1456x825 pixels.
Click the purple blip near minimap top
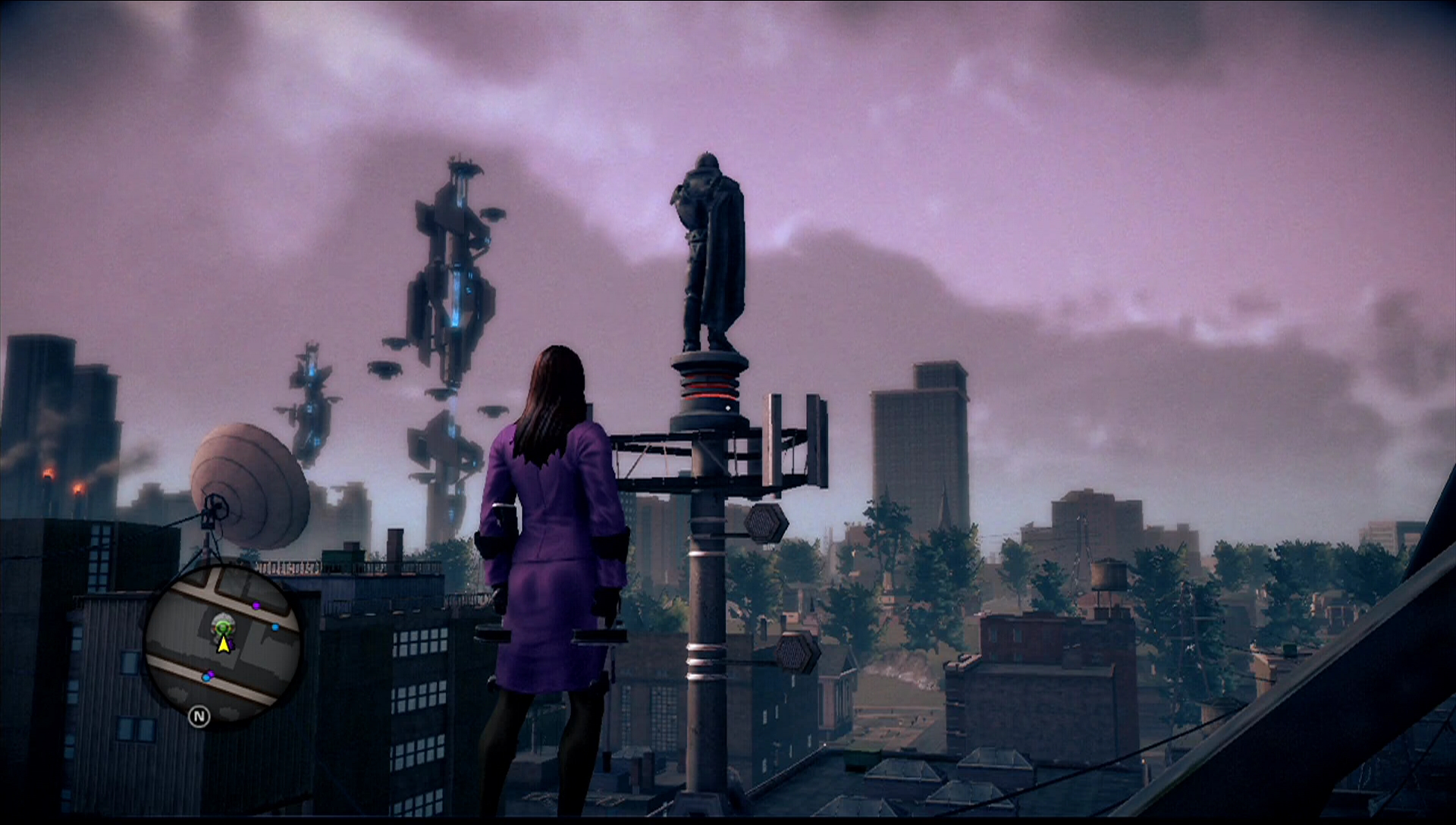[x=256, y=606]
